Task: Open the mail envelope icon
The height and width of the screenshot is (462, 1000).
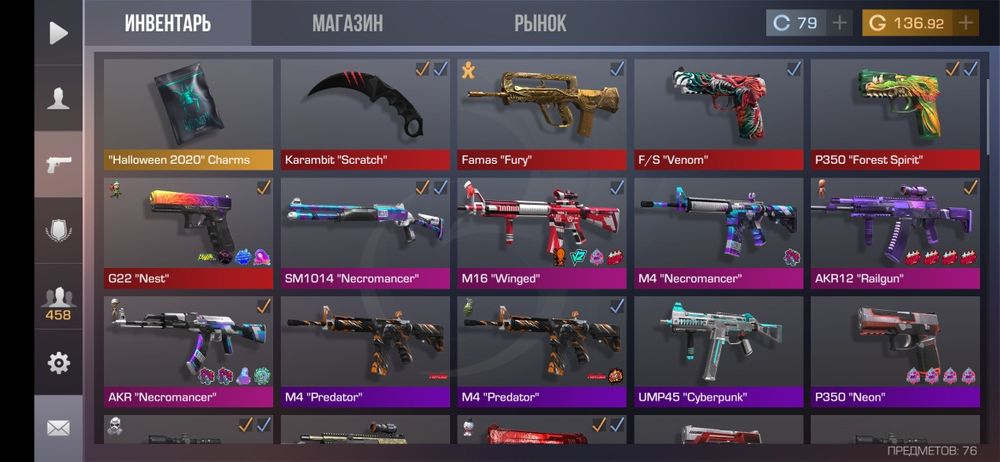Action: pyautogui.click(x=59, y=428)
